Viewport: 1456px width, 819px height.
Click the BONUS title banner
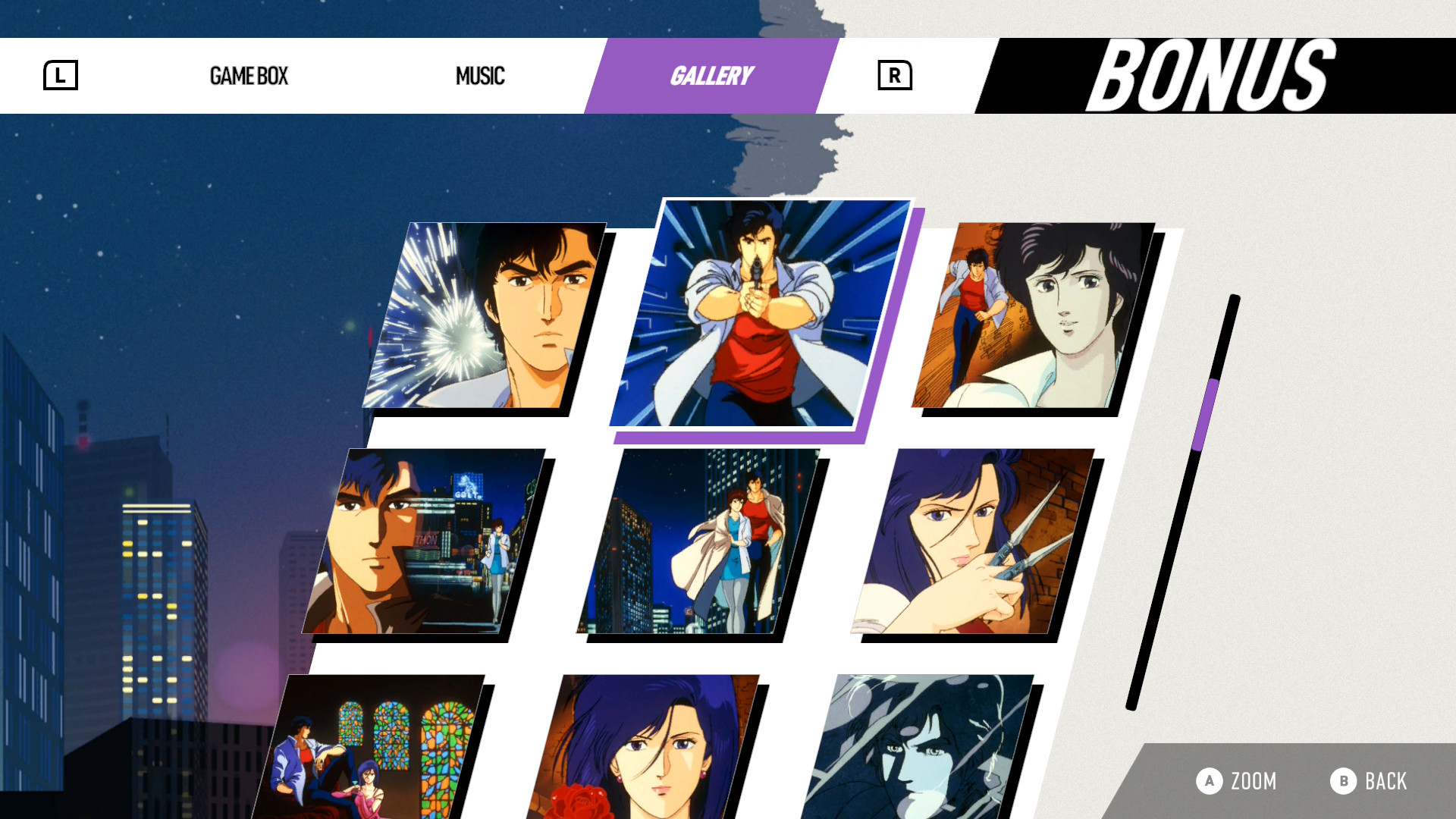pyautogui.click(x=1209, y=74)
